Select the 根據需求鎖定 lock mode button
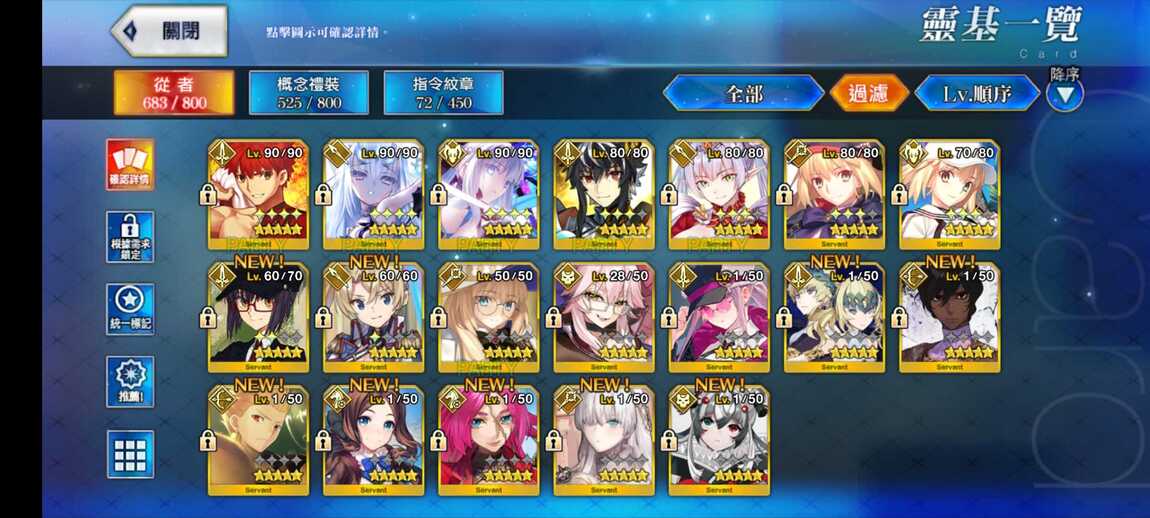This screenshot has width=1150, height=518. [x=130, y=237]
